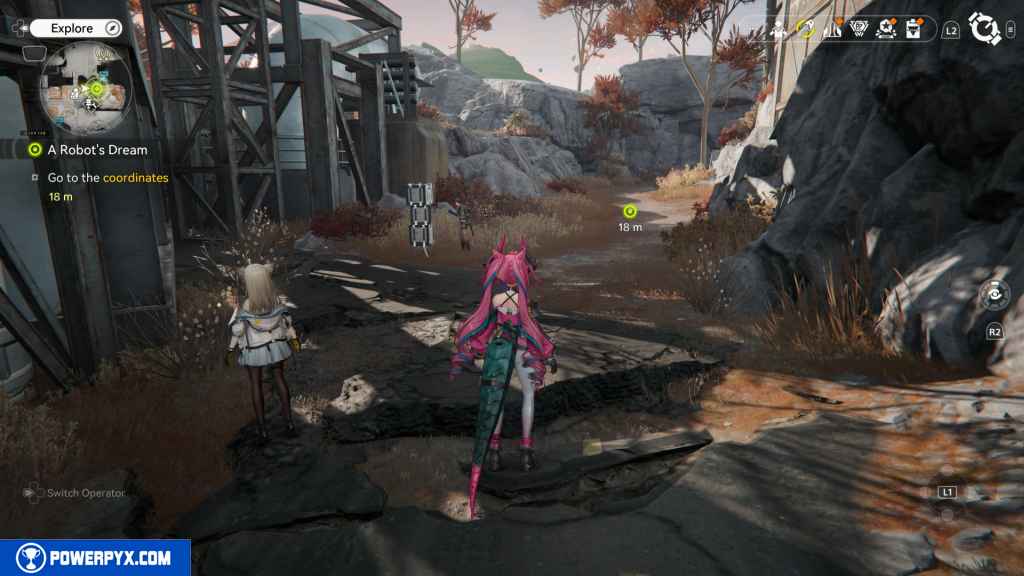The height and width of the screenshot is (576, 1024).
Task: Open the clipboard icon with orange dot
Action: tap(912, 30)
